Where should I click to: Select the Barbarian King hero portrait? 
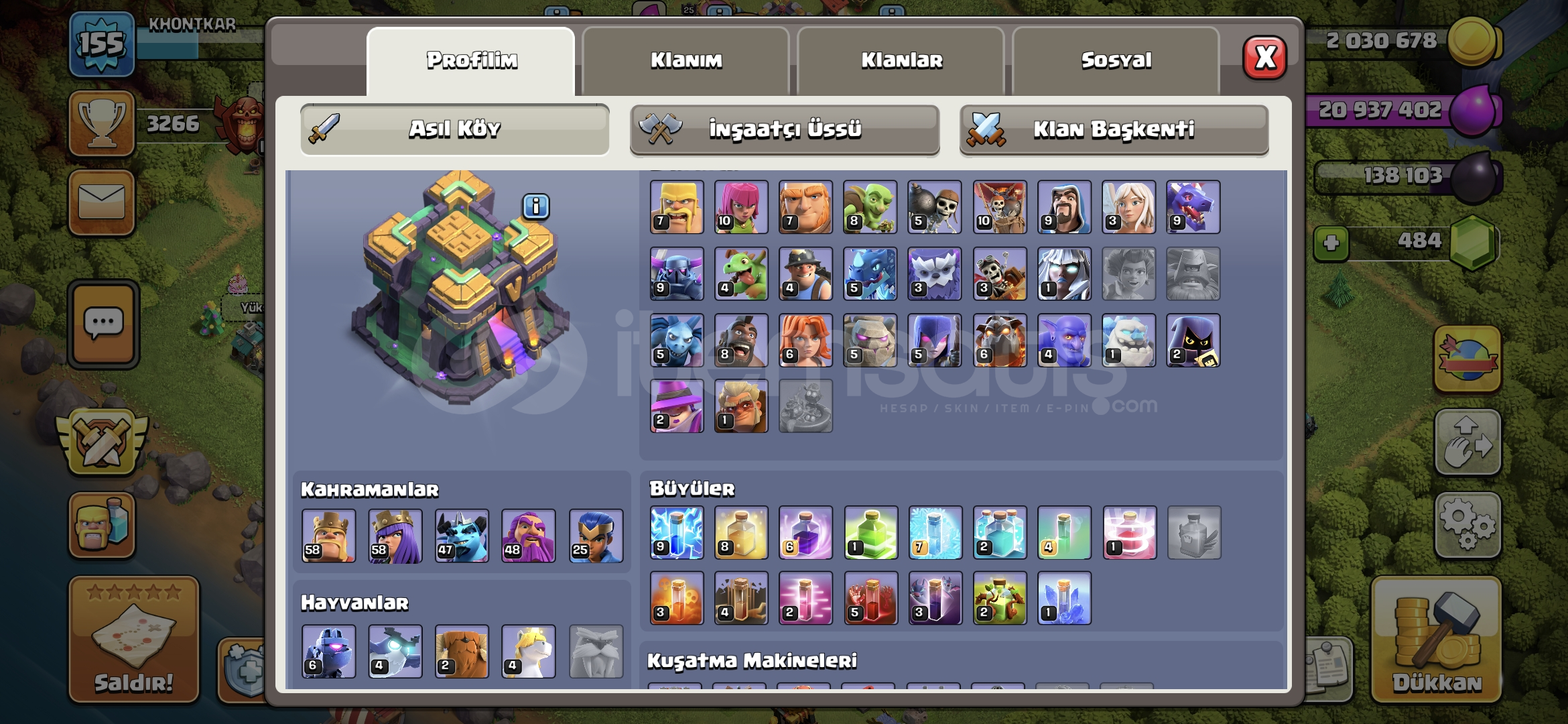(x=328, y=536)
